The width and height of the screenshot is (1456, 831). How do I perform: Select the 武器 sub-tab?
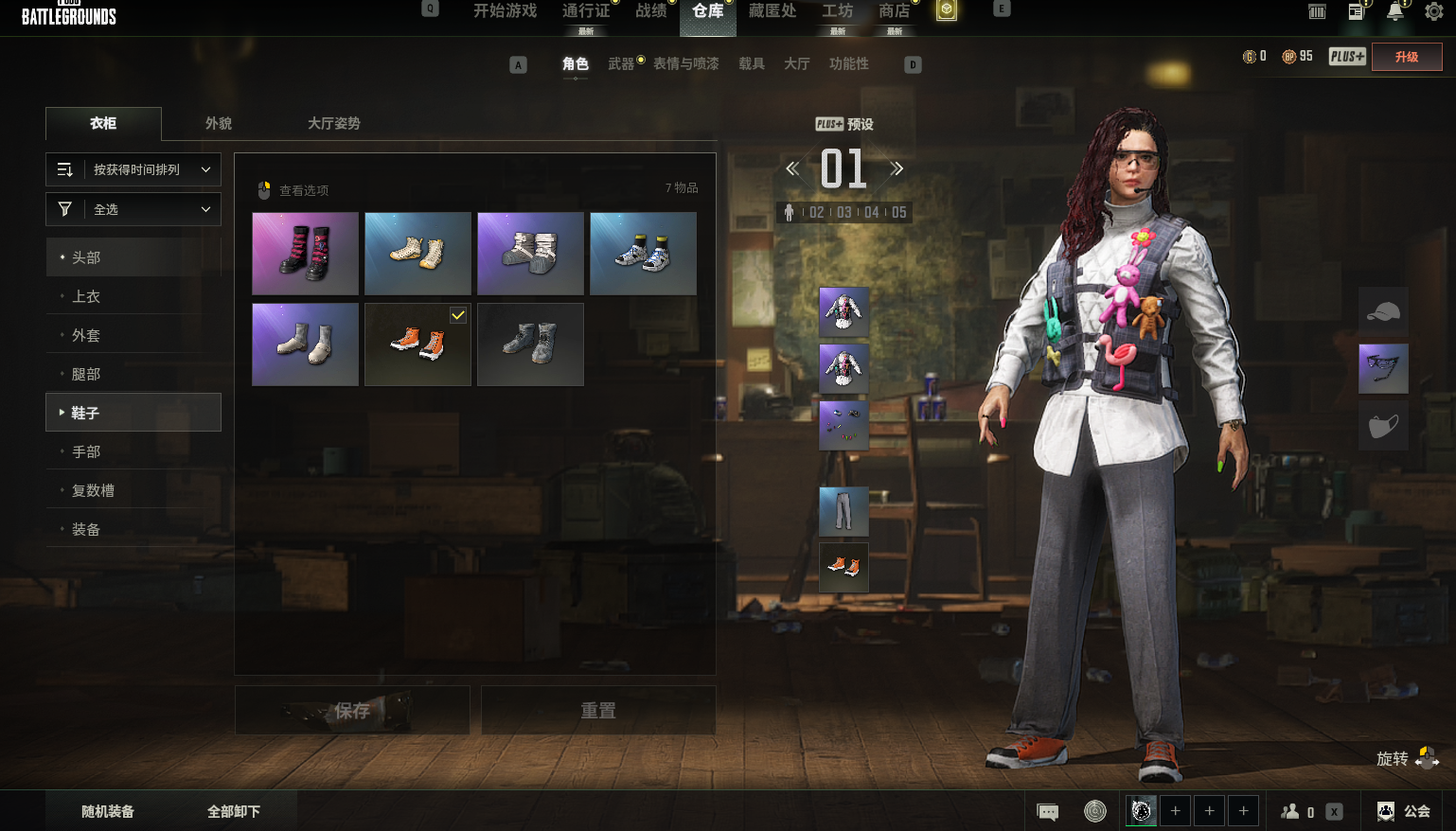coord(621,63)
